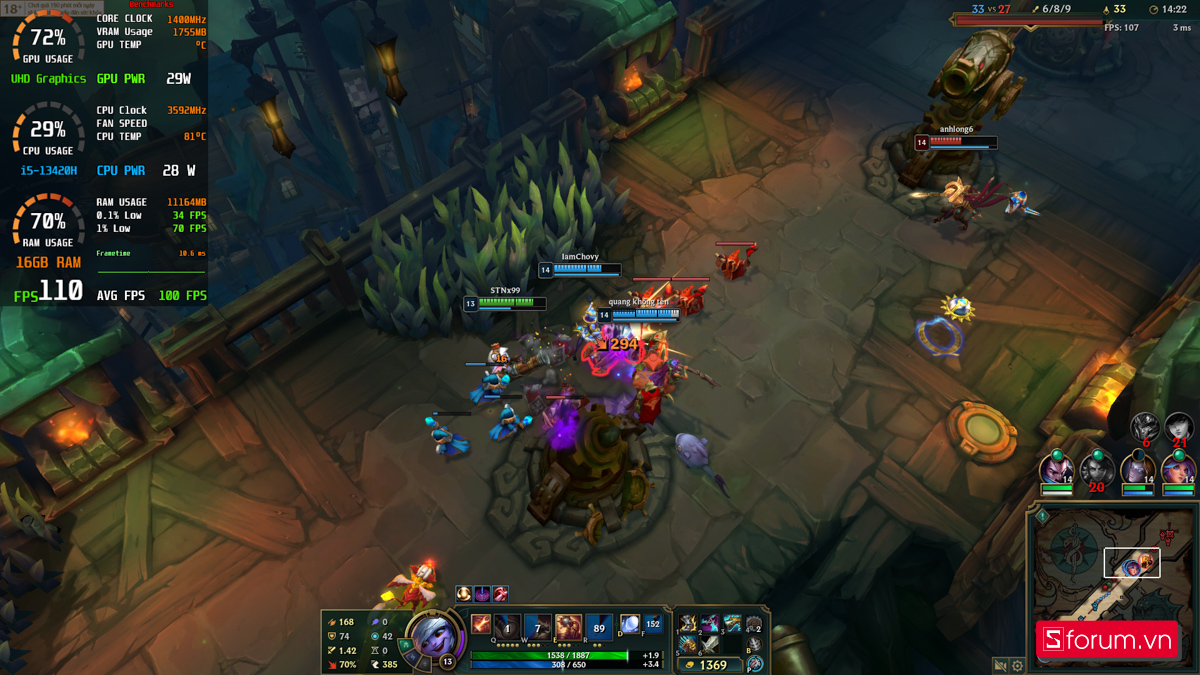
Task: Open the shop via the 1369 gold button
Action: (708, 664)
